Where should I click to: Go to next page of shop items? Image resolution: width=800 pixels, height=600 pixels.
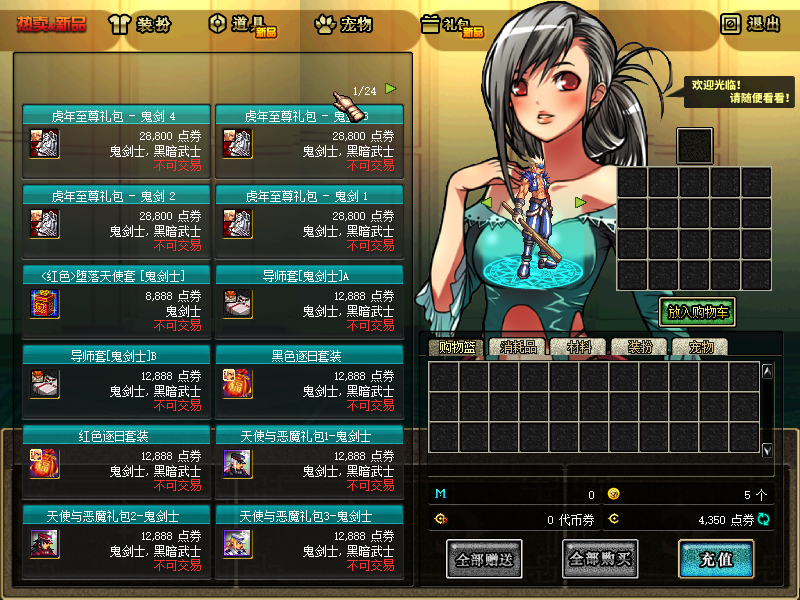pos(391,88)
